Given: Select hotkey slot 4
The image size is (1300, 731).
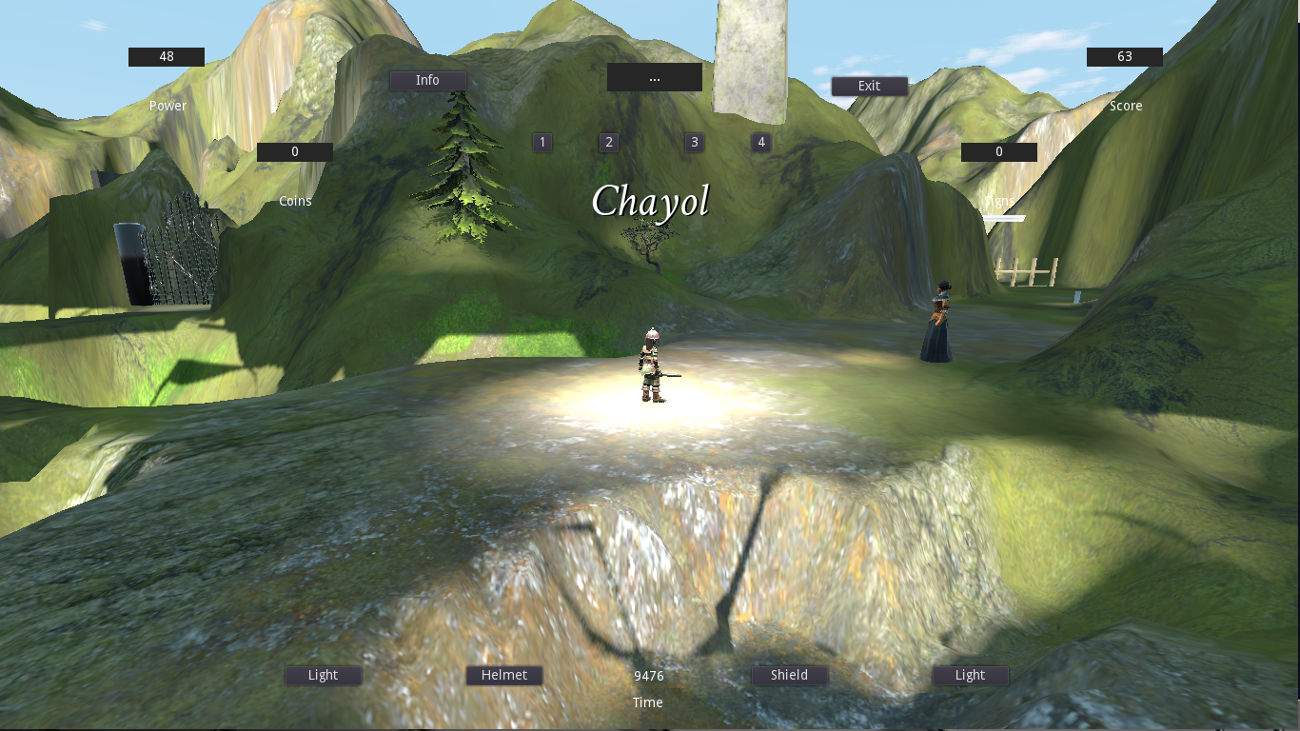Looking at the screenshot, I should (760, 142).
